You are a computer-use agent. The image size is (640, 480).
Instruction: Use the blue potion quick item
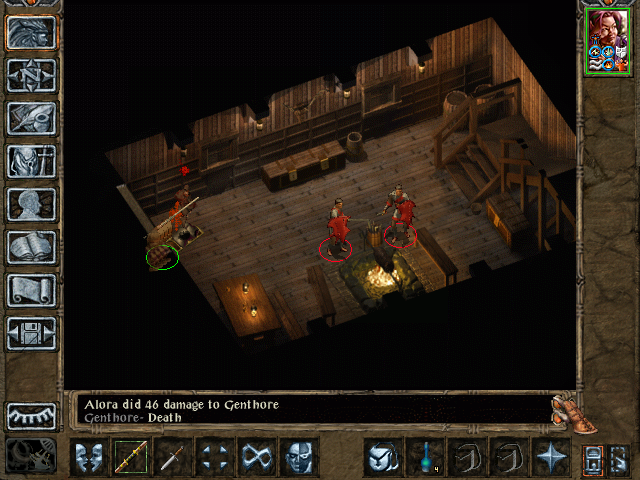coord(424,457)
